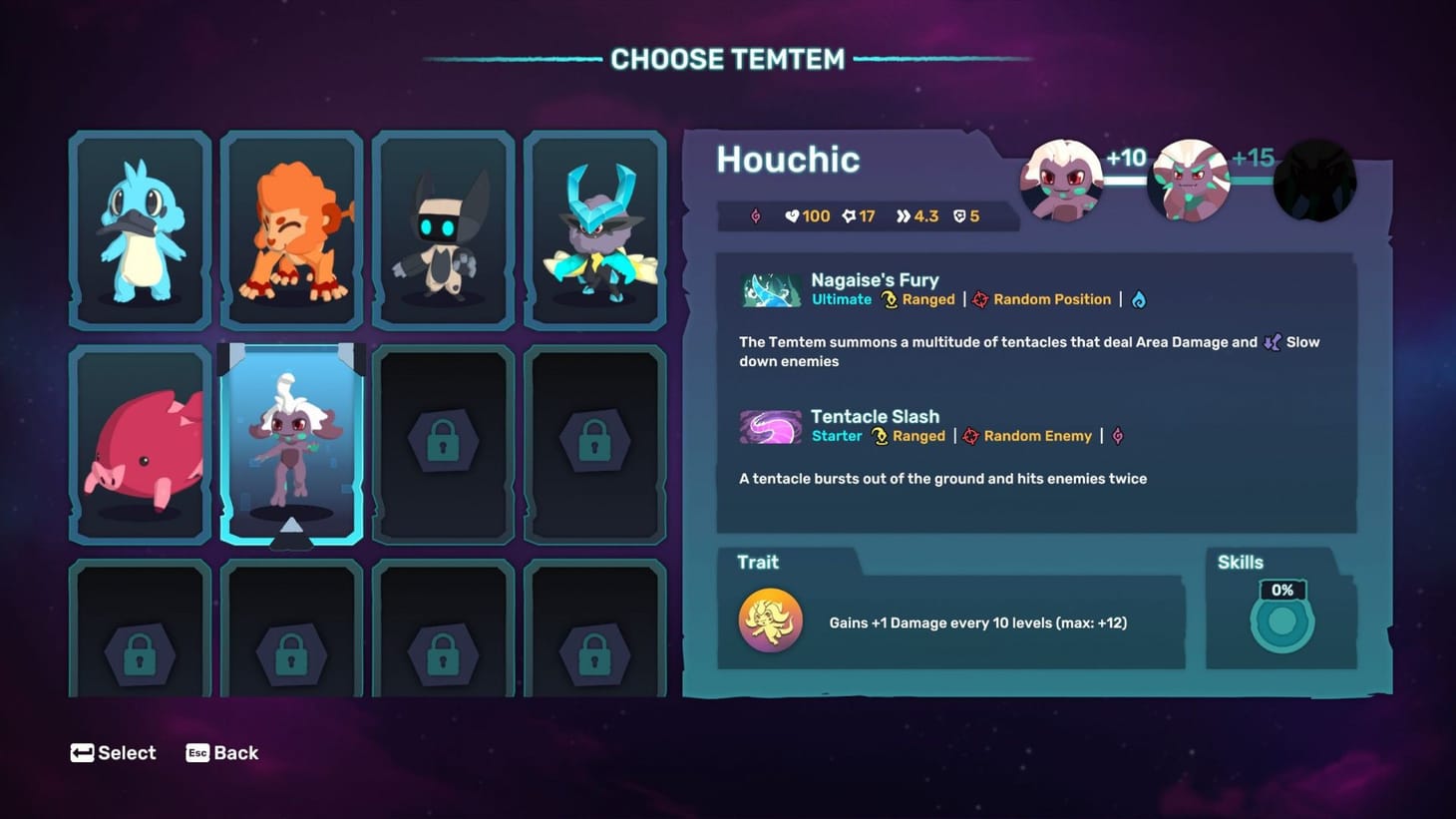Click the Select arrow key icon

pos(82,753)
